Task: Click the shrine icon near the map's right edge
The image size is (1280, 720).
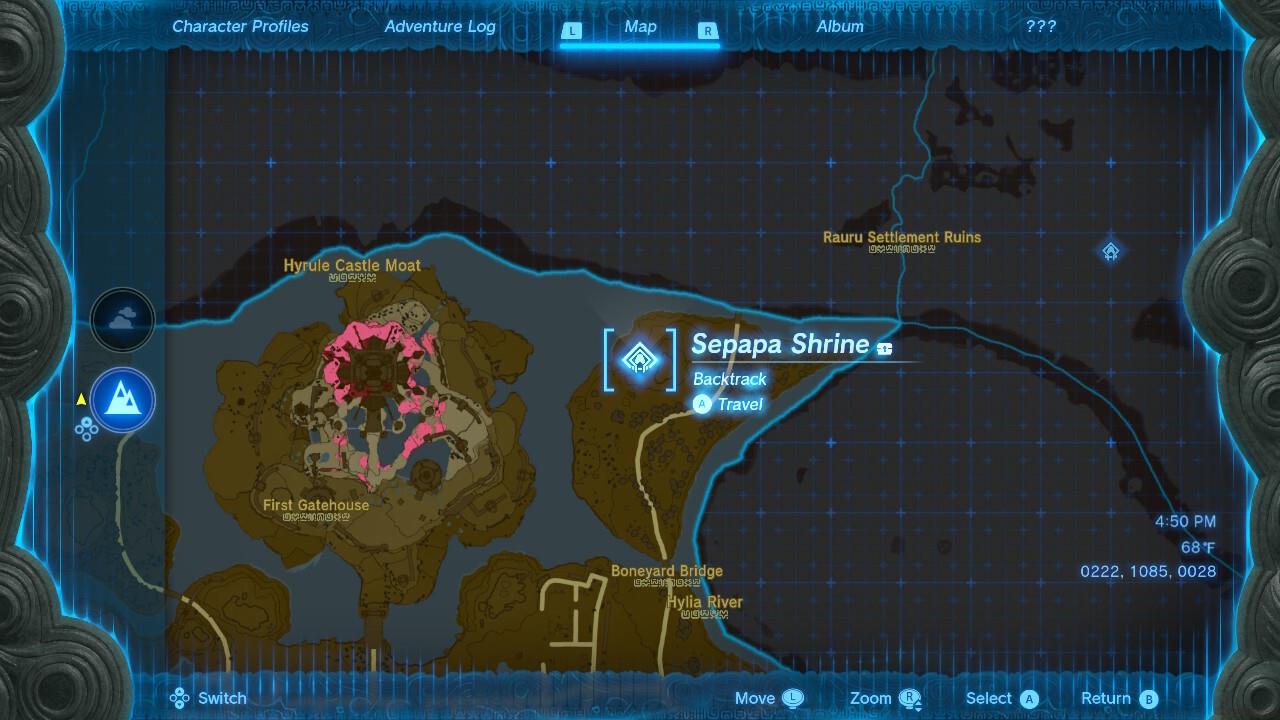Action: point(1110,252)
